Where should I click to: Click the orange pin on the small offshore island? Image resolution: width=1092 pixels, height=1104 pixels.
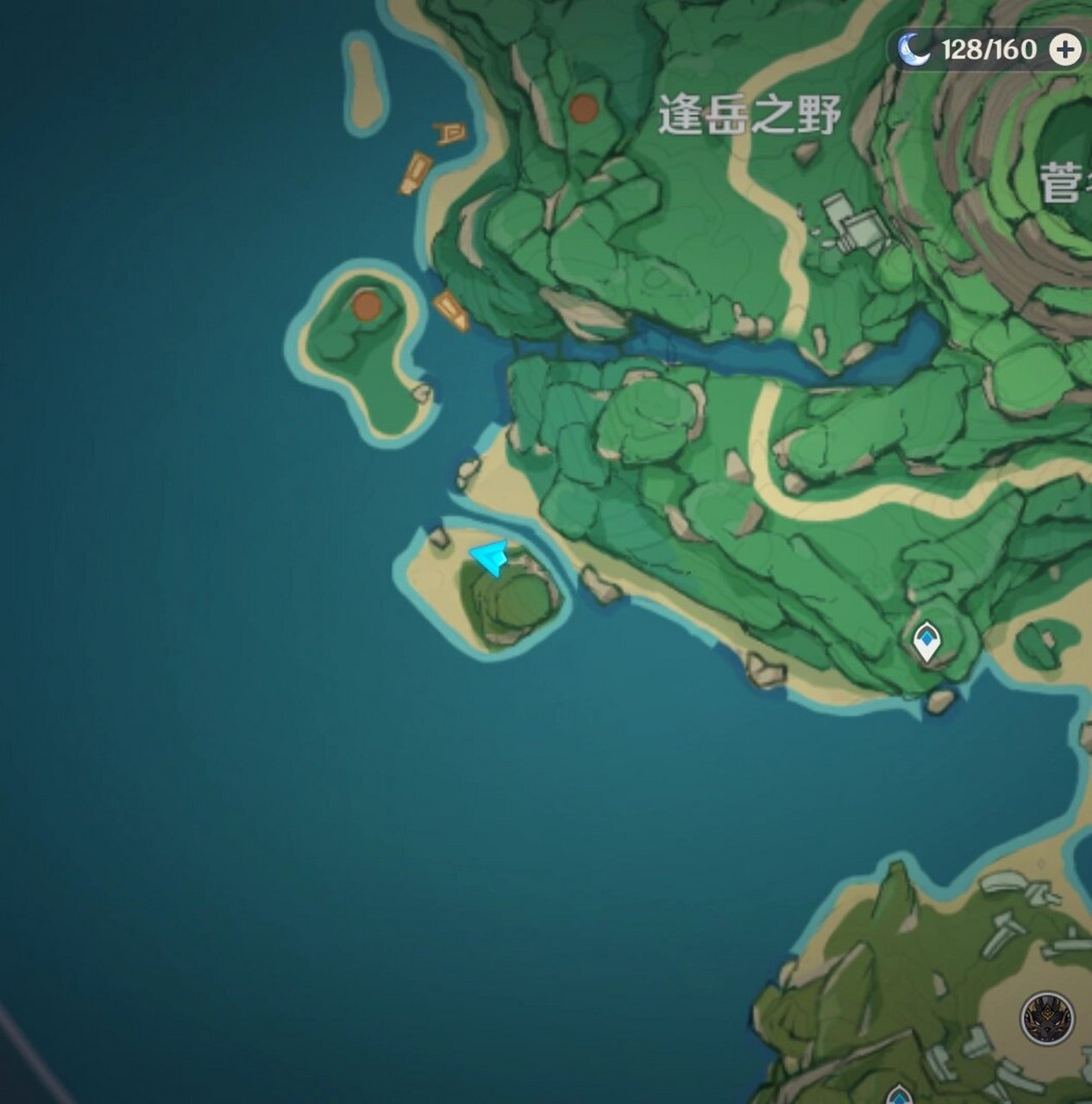(x=367, y=305)
